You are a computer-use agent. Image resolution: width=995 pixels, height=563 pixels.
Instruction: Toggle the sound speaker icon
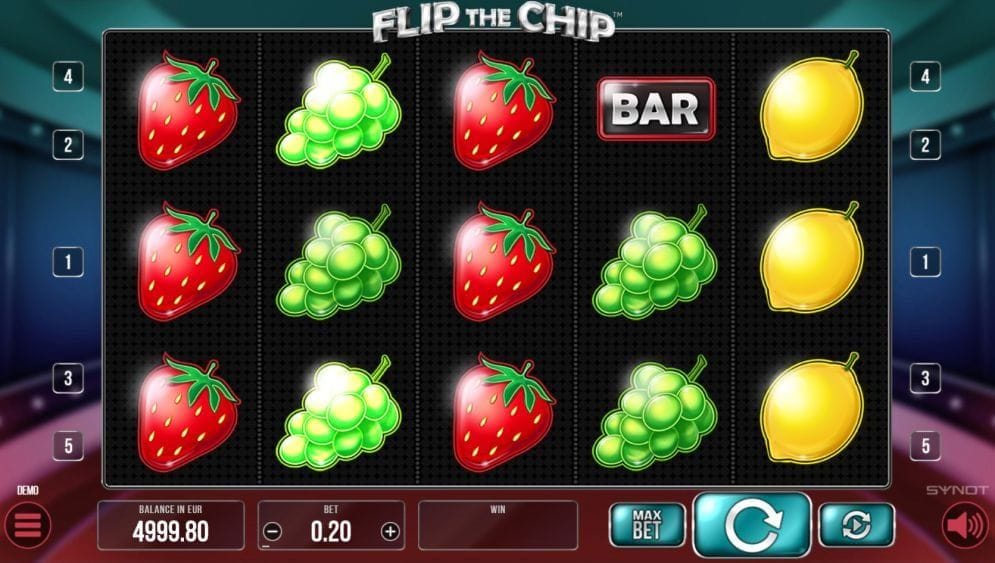966,525
